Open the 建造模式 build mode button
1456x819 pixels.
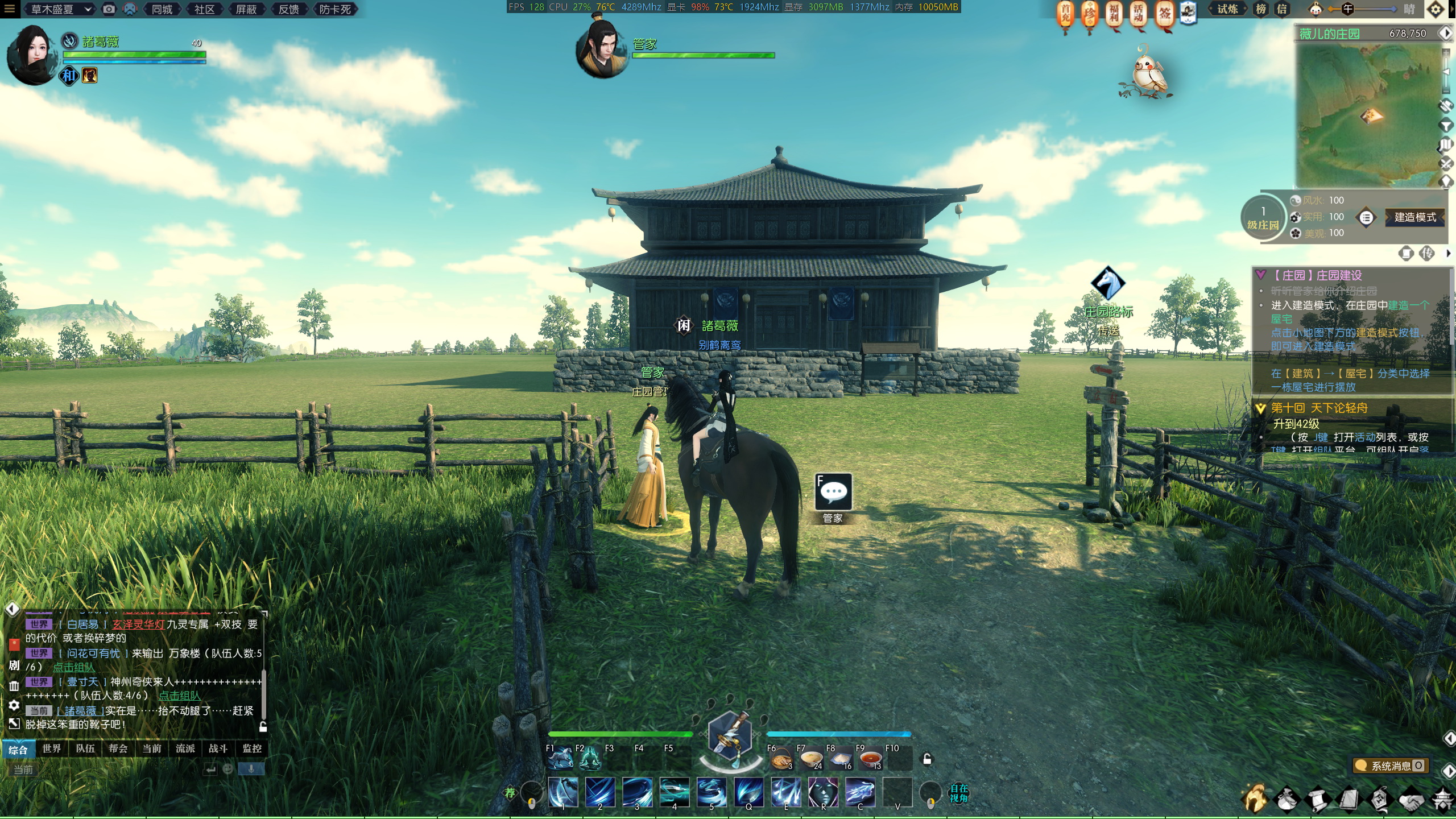click(1415, 217)
